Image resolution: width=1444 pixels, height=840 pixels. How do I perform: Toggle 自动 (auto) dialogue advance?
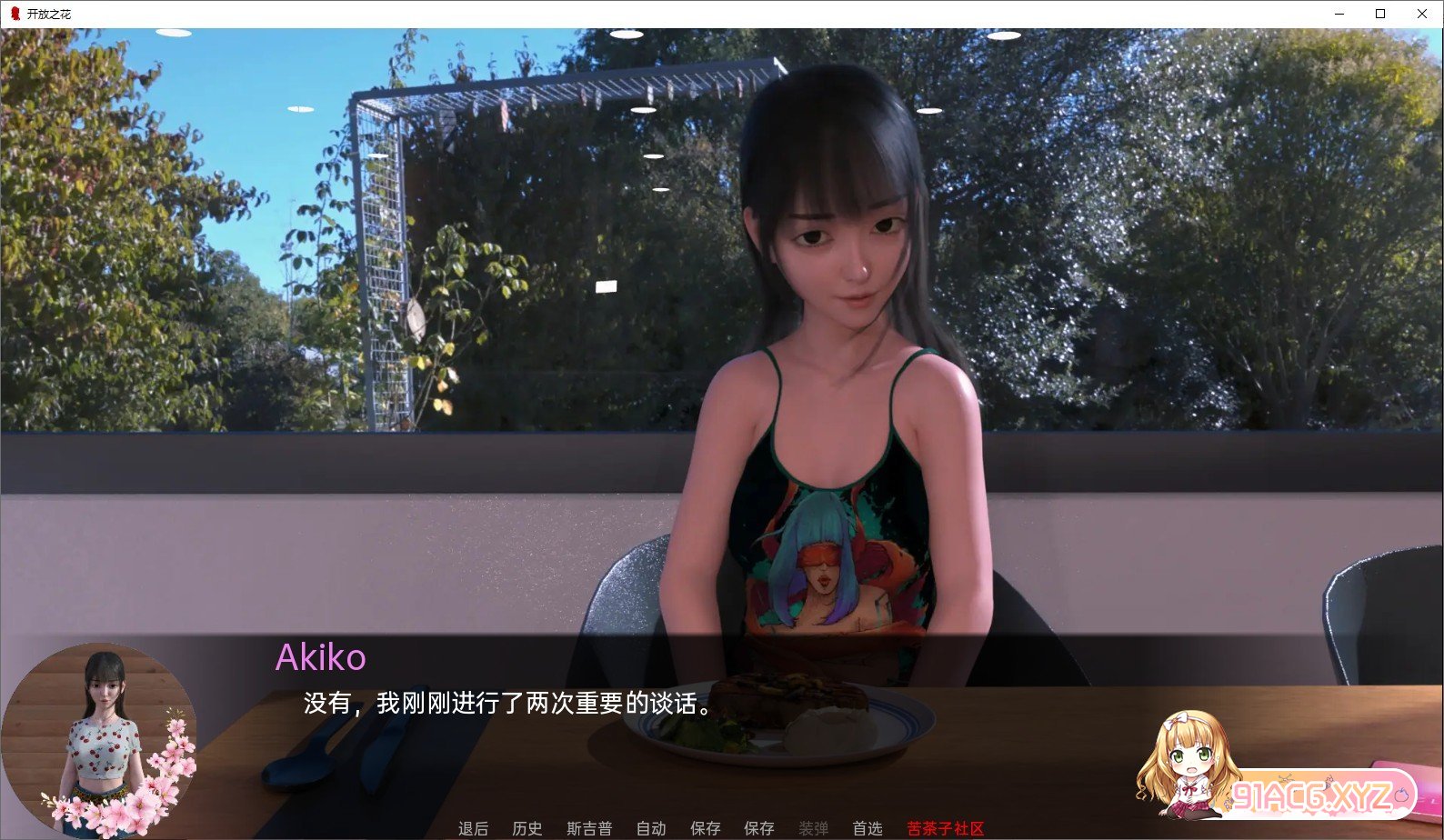coord(651,828)
